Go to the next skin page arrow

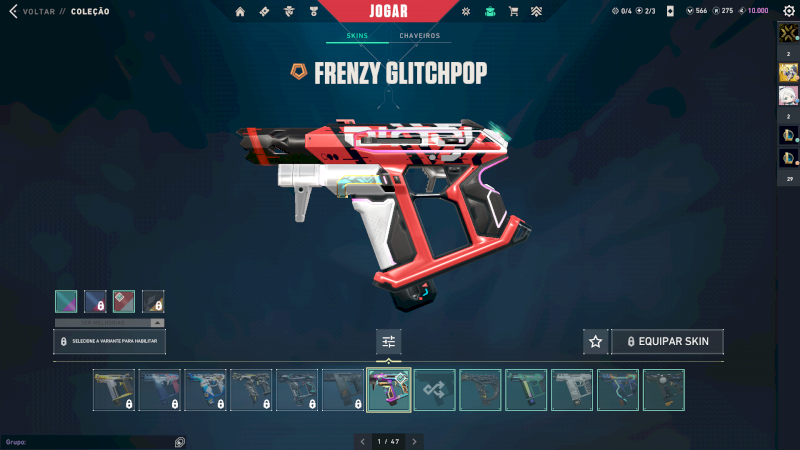pos(415,441)
